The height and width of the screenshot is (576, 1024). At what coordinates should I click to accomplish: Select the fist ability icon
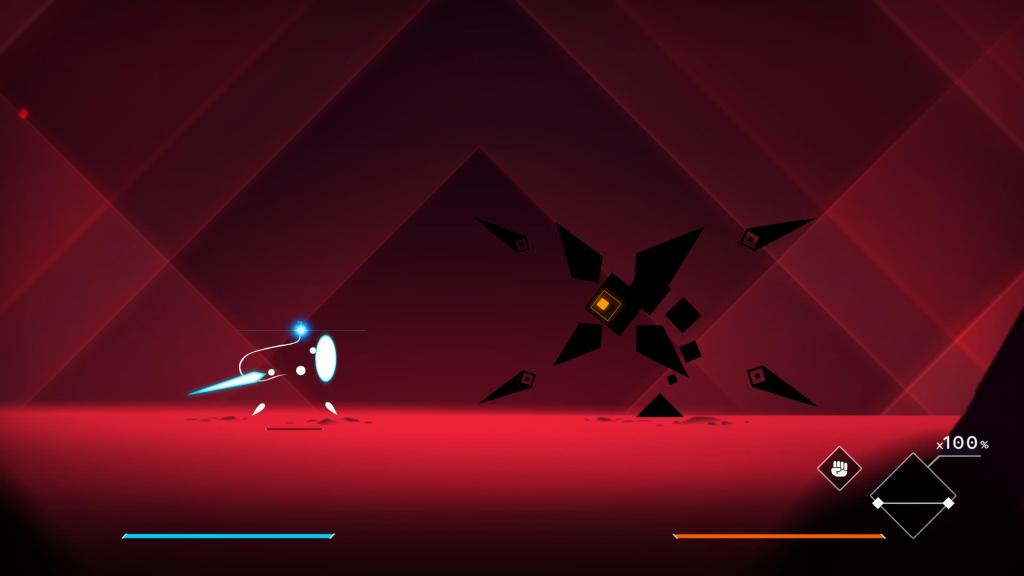(x=840, y=468)
